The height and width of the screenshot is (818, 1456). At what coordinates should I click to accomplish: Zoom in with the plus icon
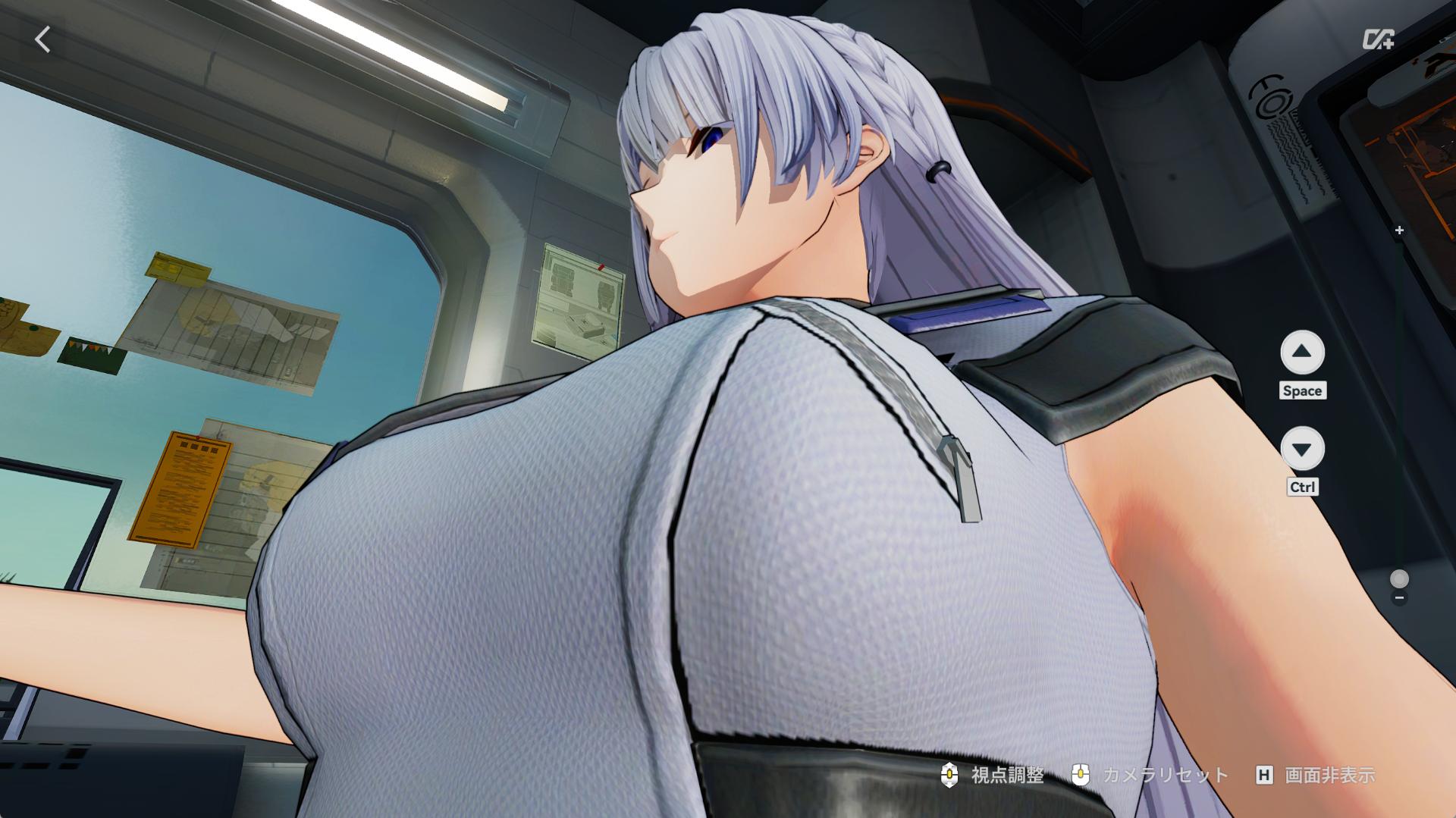[1399, 230]
